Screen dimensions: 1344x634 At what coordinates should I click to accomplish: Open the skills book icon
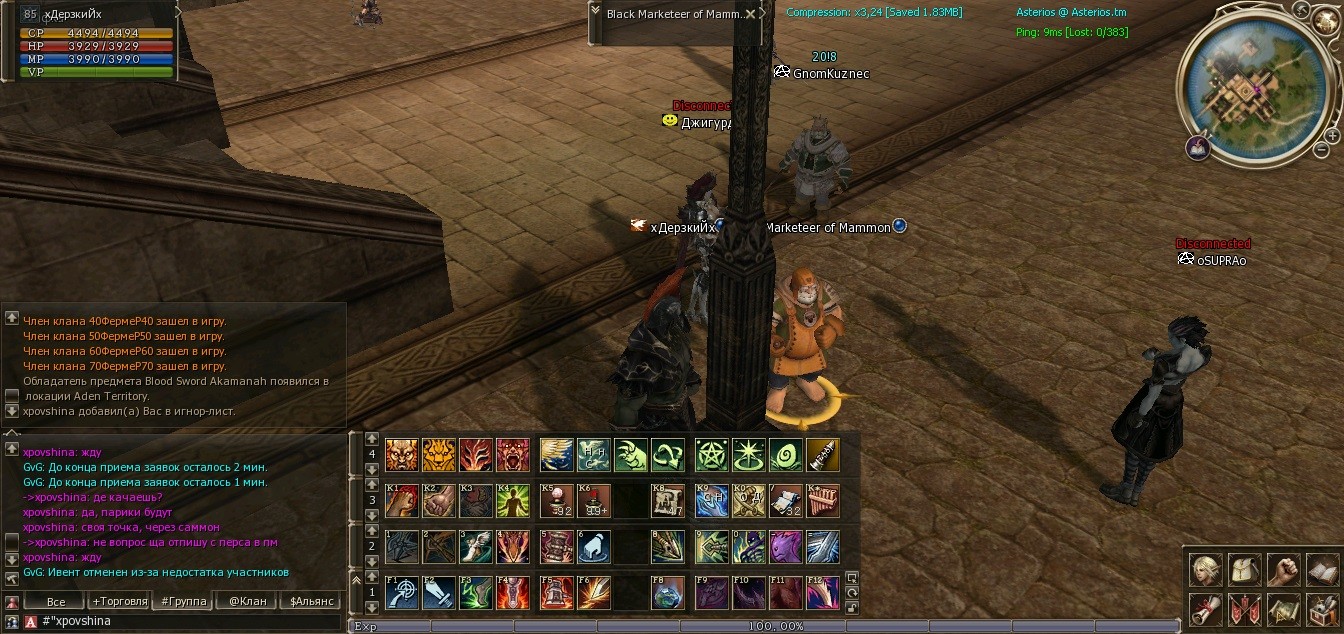tap(1322, 570)
